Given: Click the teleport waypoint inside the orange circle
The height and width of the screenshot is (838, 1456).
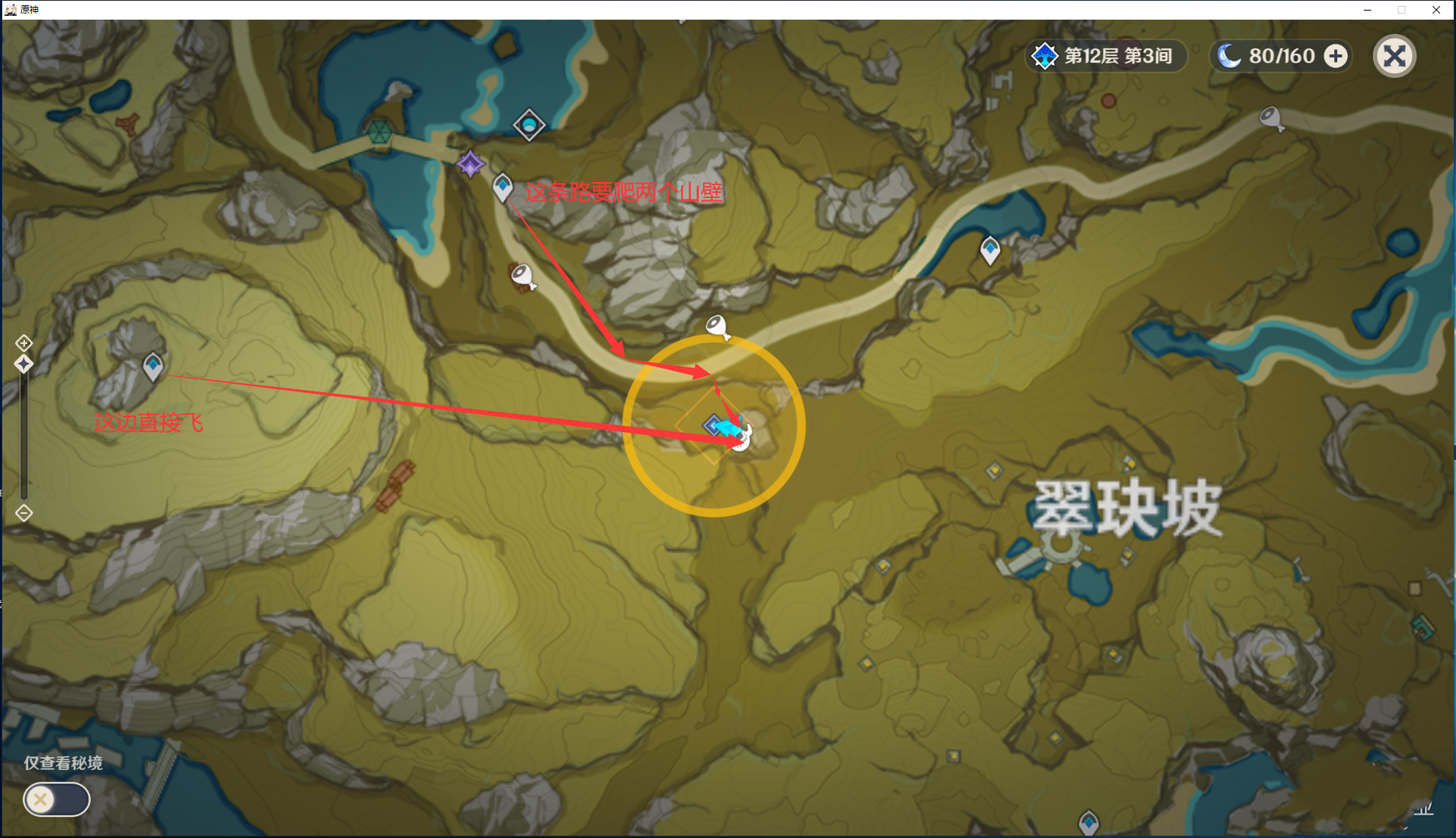Looking at the screenshot, I should (711, 425).
